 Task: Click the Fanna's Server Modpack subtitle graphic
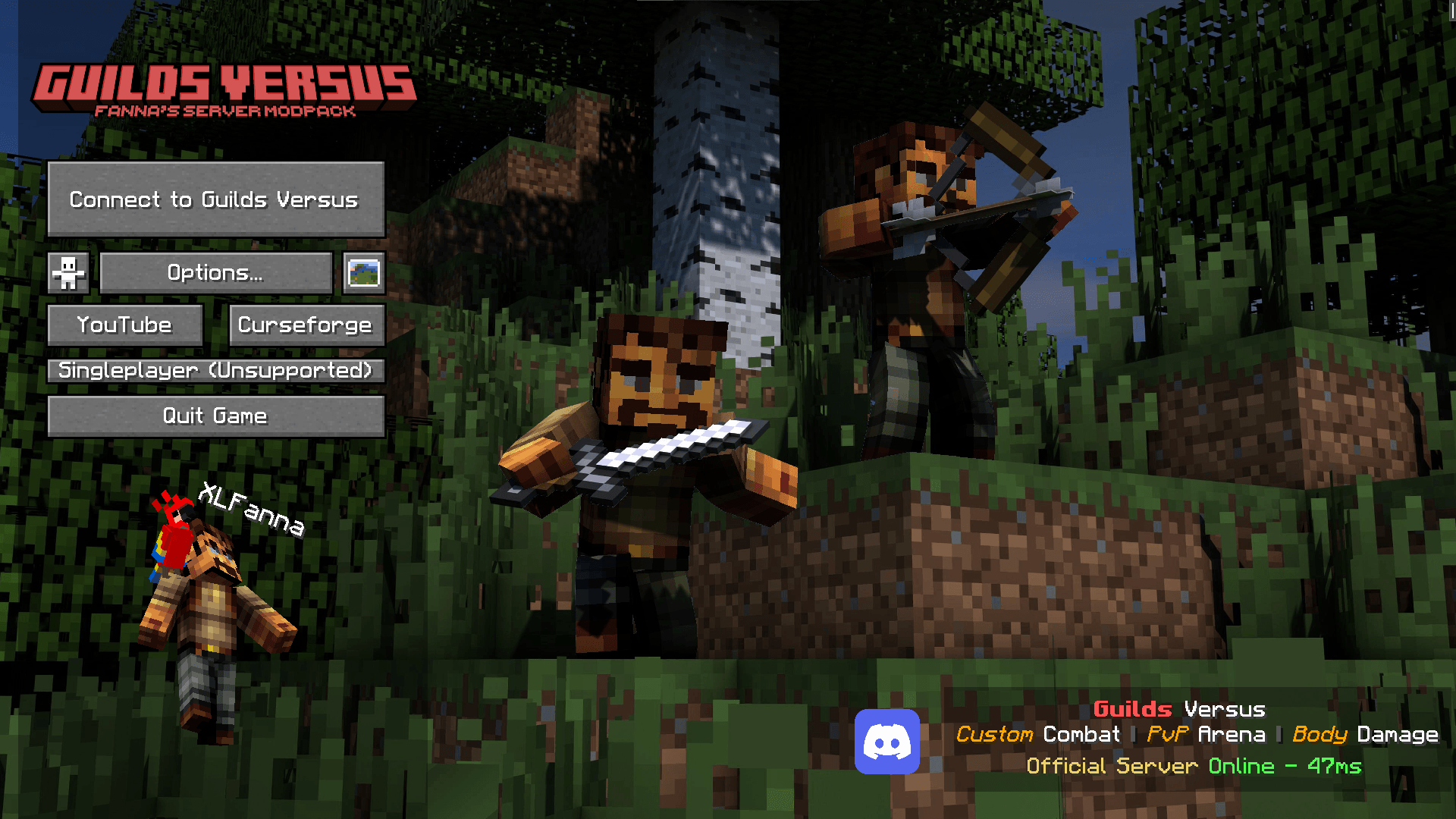tap(225, 111)
